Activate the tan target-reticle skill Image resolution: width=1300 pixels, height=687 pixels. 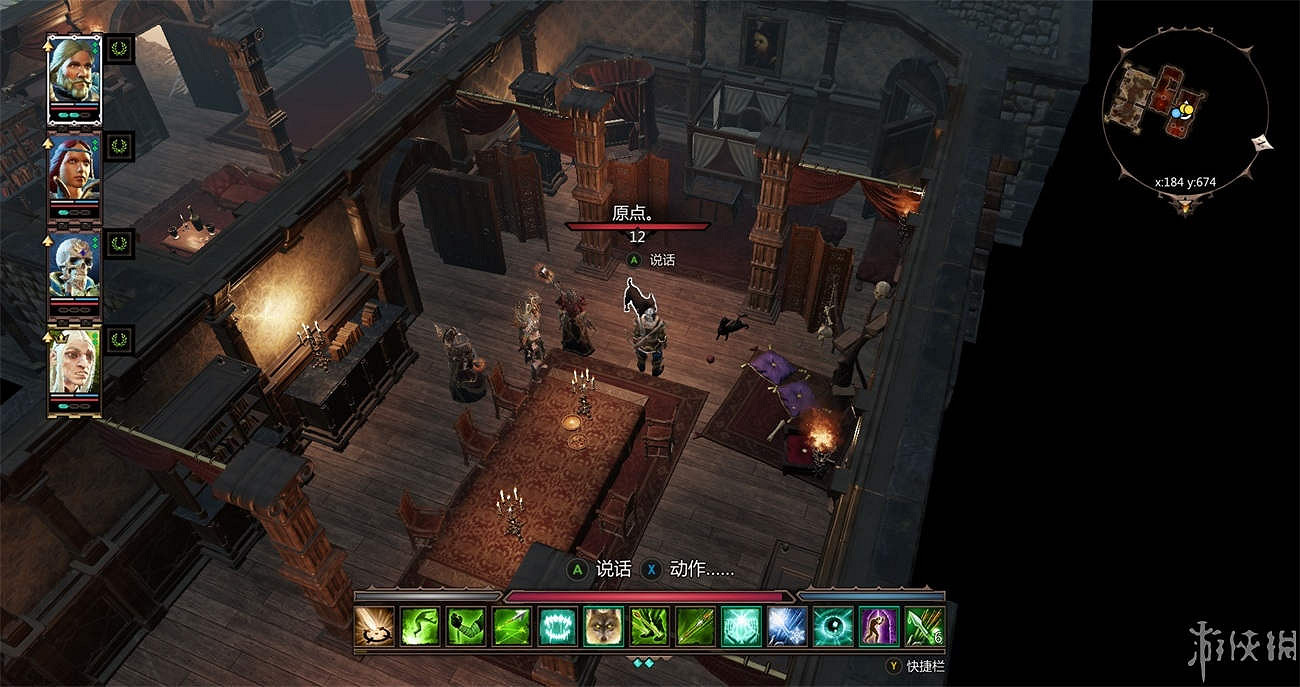coord(374,627)
